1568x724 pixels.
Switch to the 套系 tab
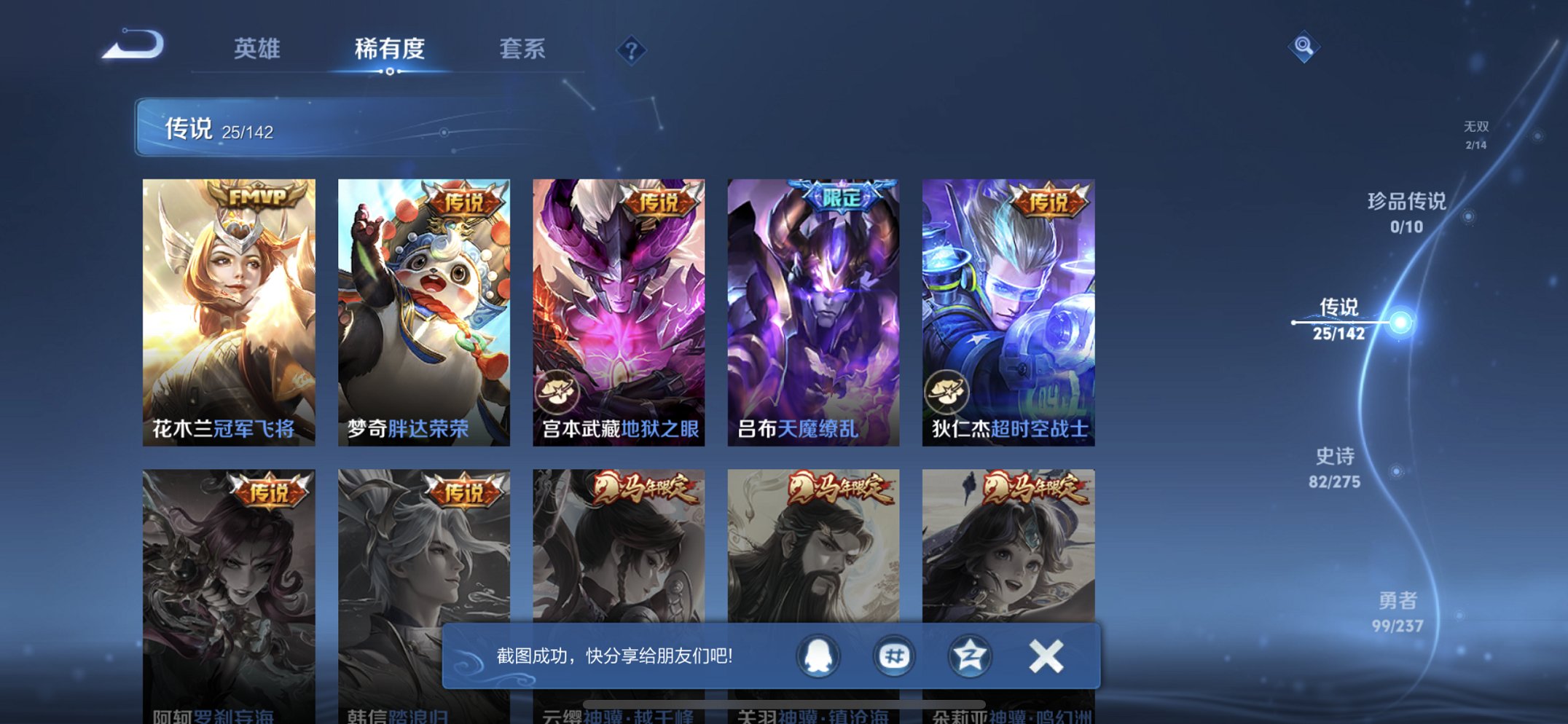tap(522, 50)
